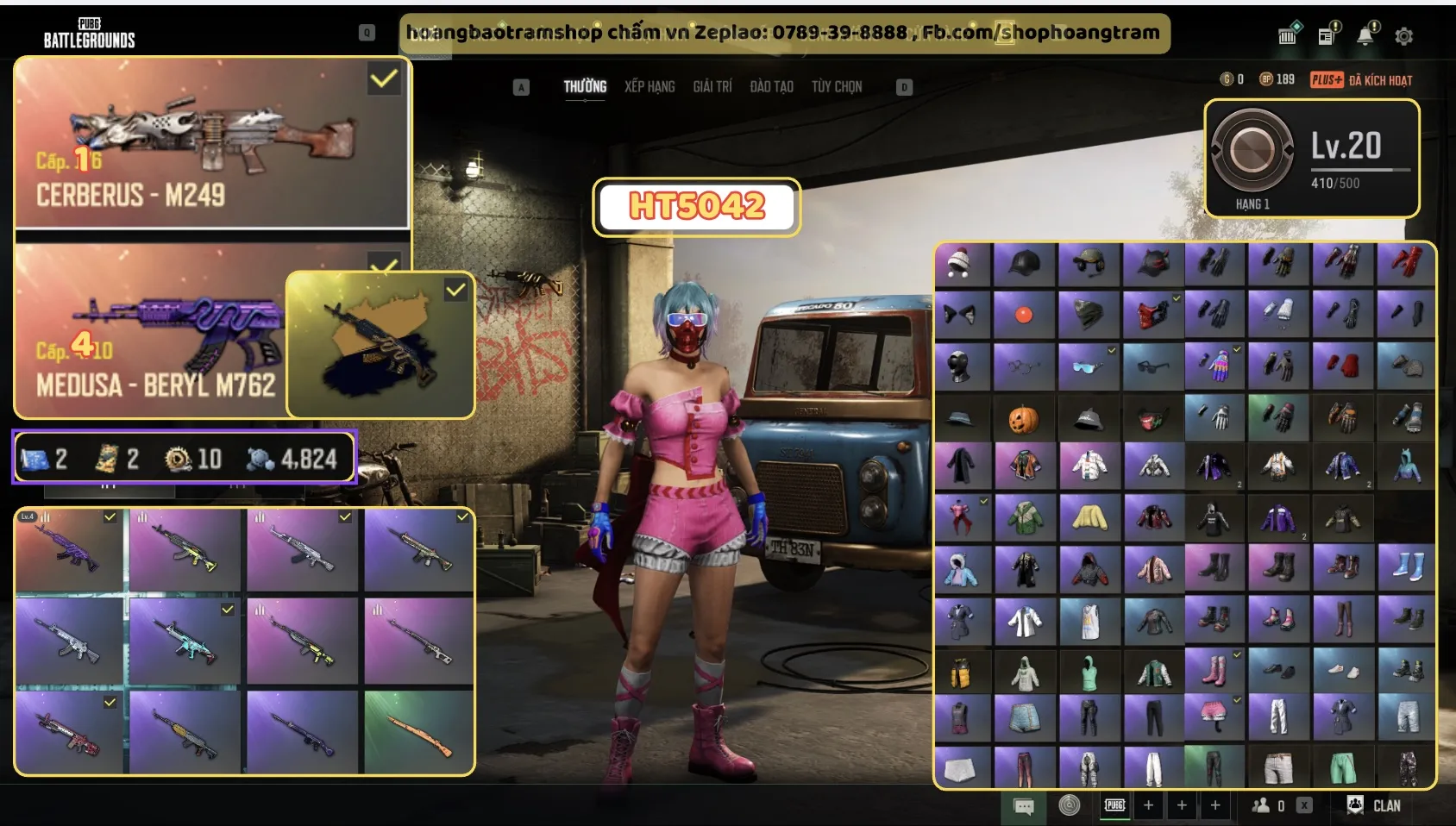Switch to the THƯỜNG mode tab
This screenshot has height=826, width=1456.
click(x=585, y=87)
